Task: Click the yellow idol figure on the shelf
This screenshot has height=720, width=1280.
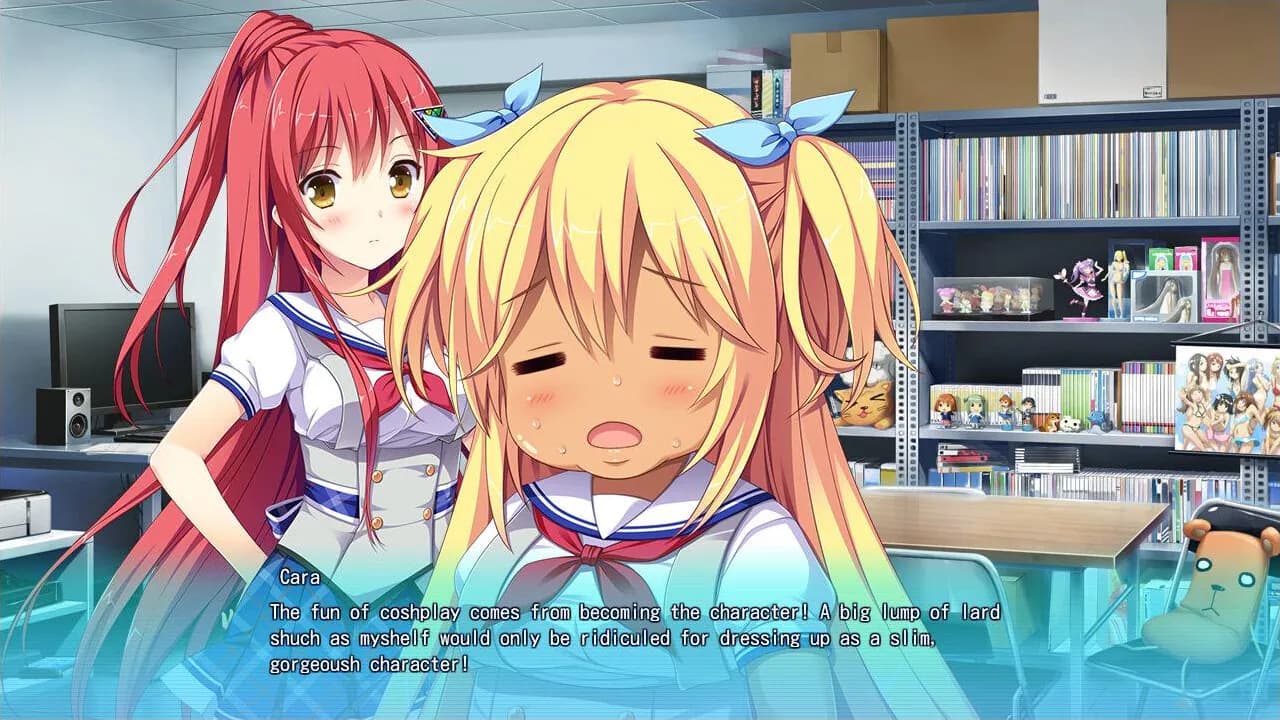Action: tap(1119, 282)
